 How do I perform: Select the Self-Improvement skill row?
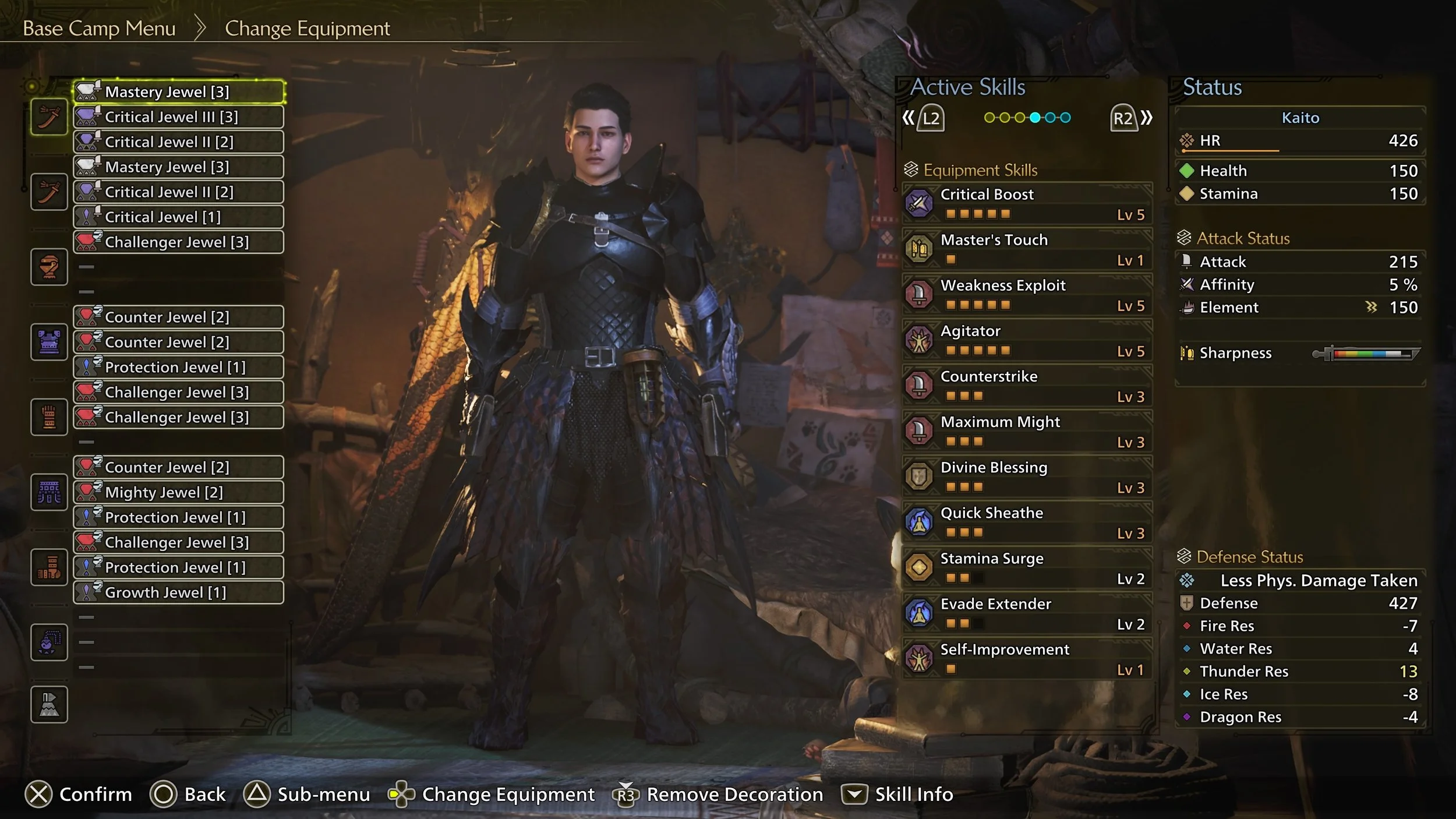[x=1027, y=658]
